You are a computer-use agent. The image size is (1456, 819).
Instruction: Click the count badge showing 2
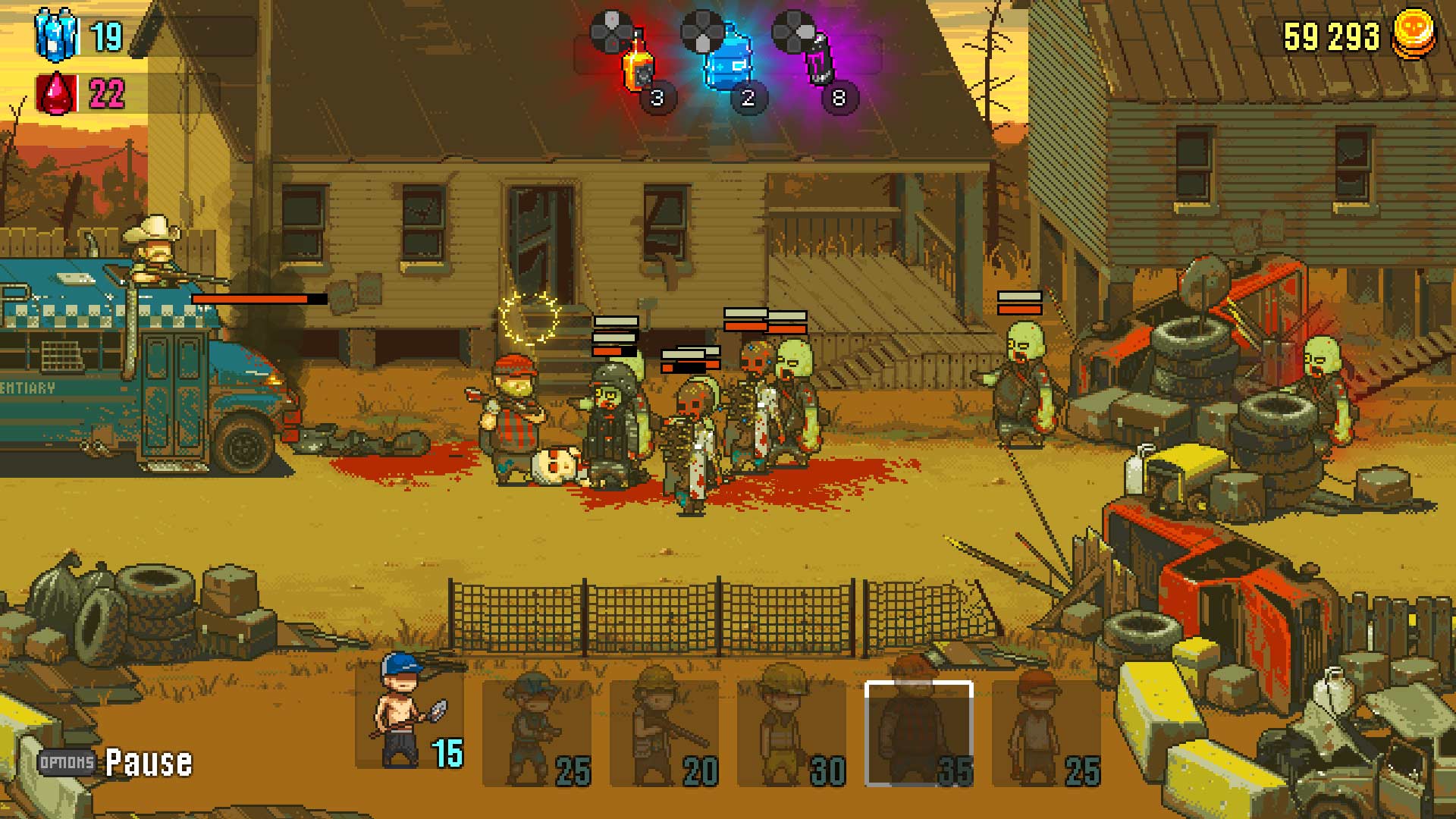coord(749,99)
